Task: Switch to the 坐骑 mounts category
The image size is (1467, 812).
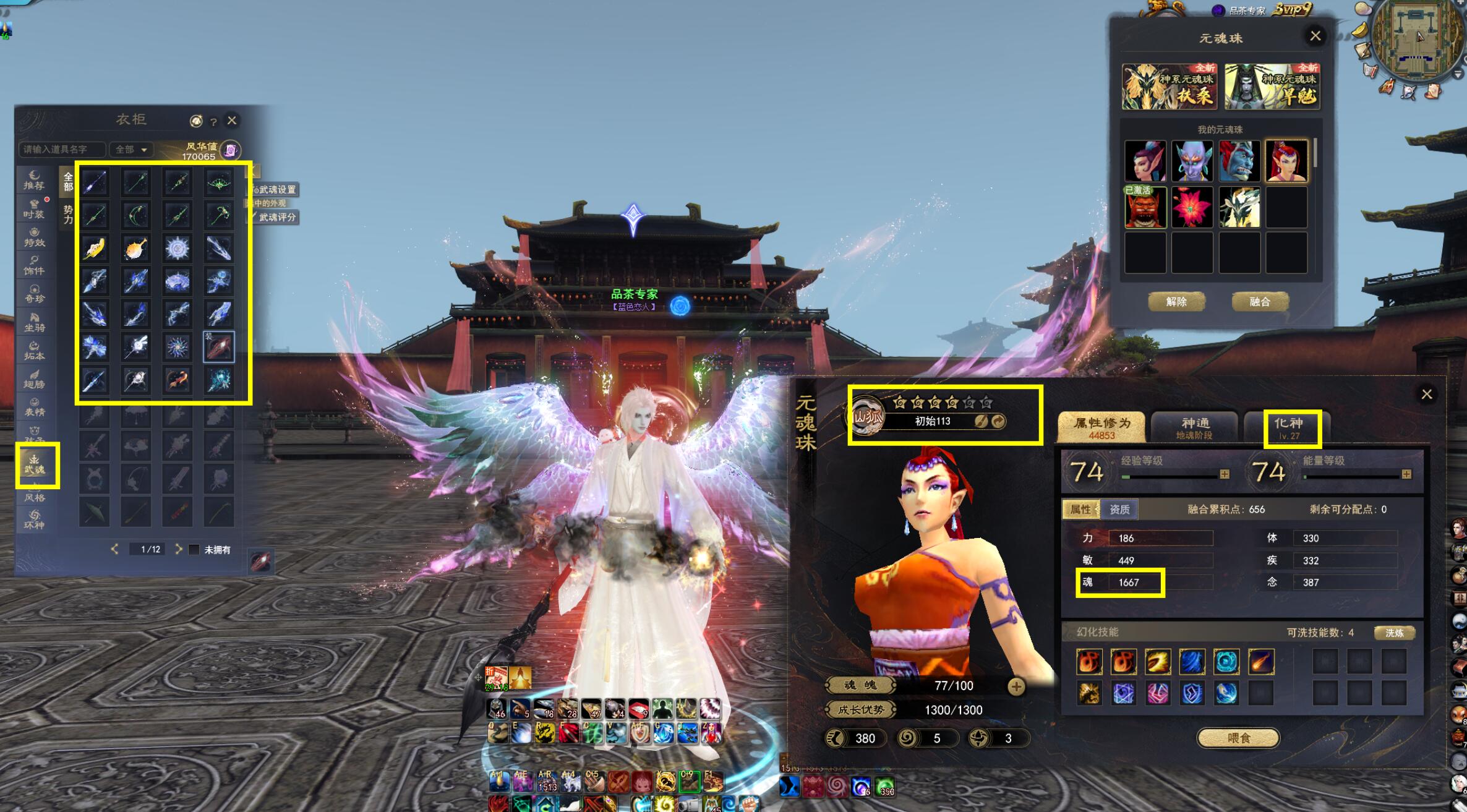Action: [x=34, y=322]
